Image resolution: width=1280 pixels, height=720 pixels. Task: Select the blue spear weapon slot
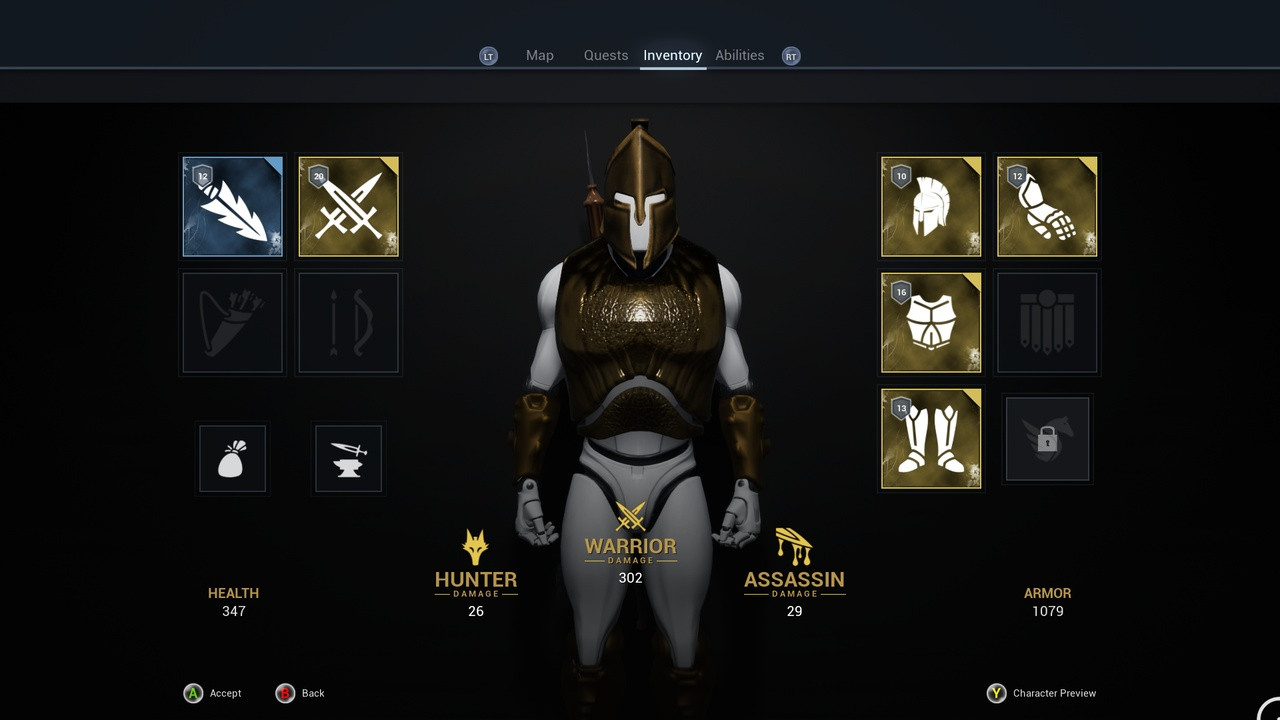233,207
